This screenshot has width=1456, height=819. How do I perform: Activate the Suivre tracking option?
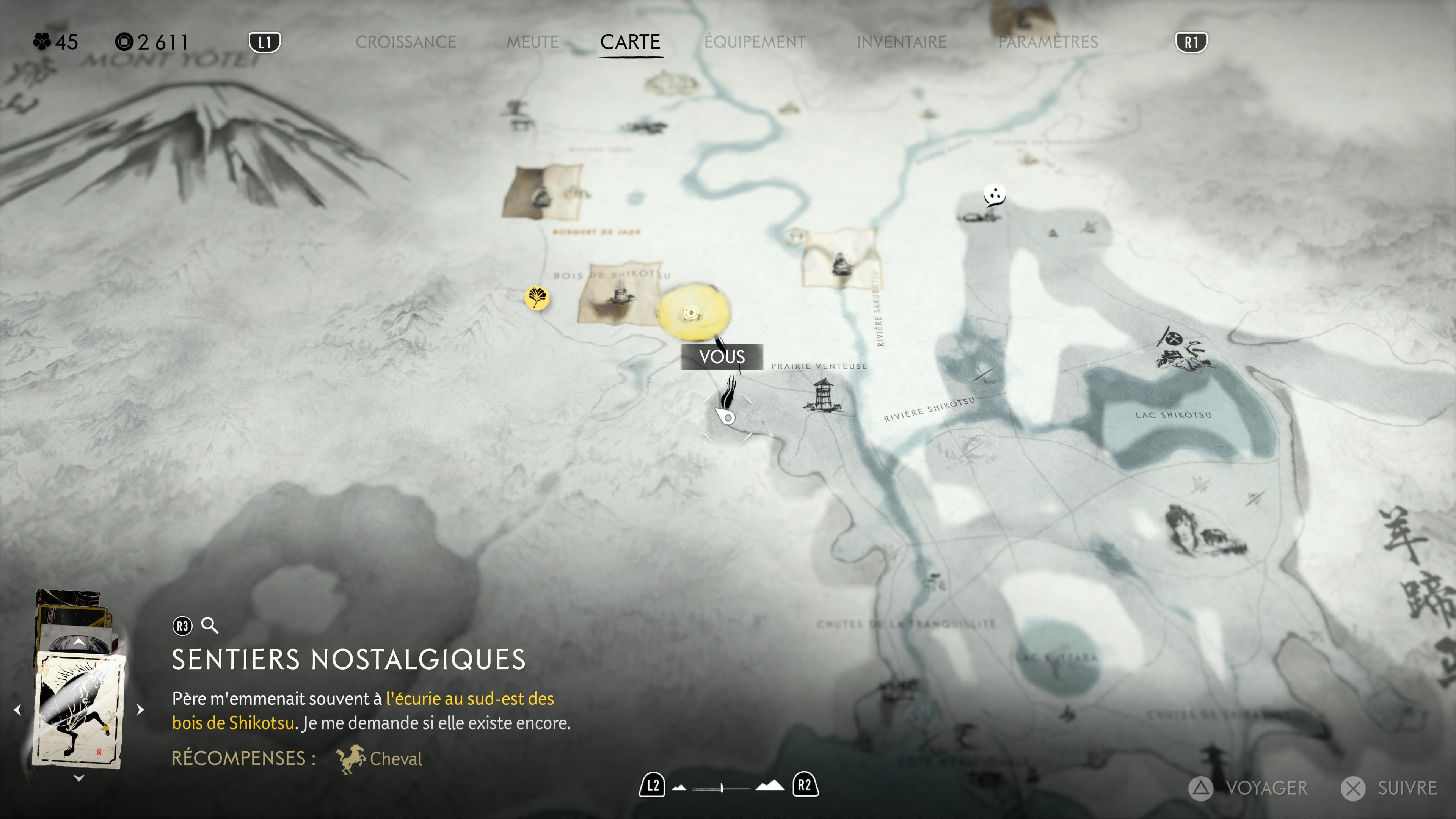coord(1390,788)
